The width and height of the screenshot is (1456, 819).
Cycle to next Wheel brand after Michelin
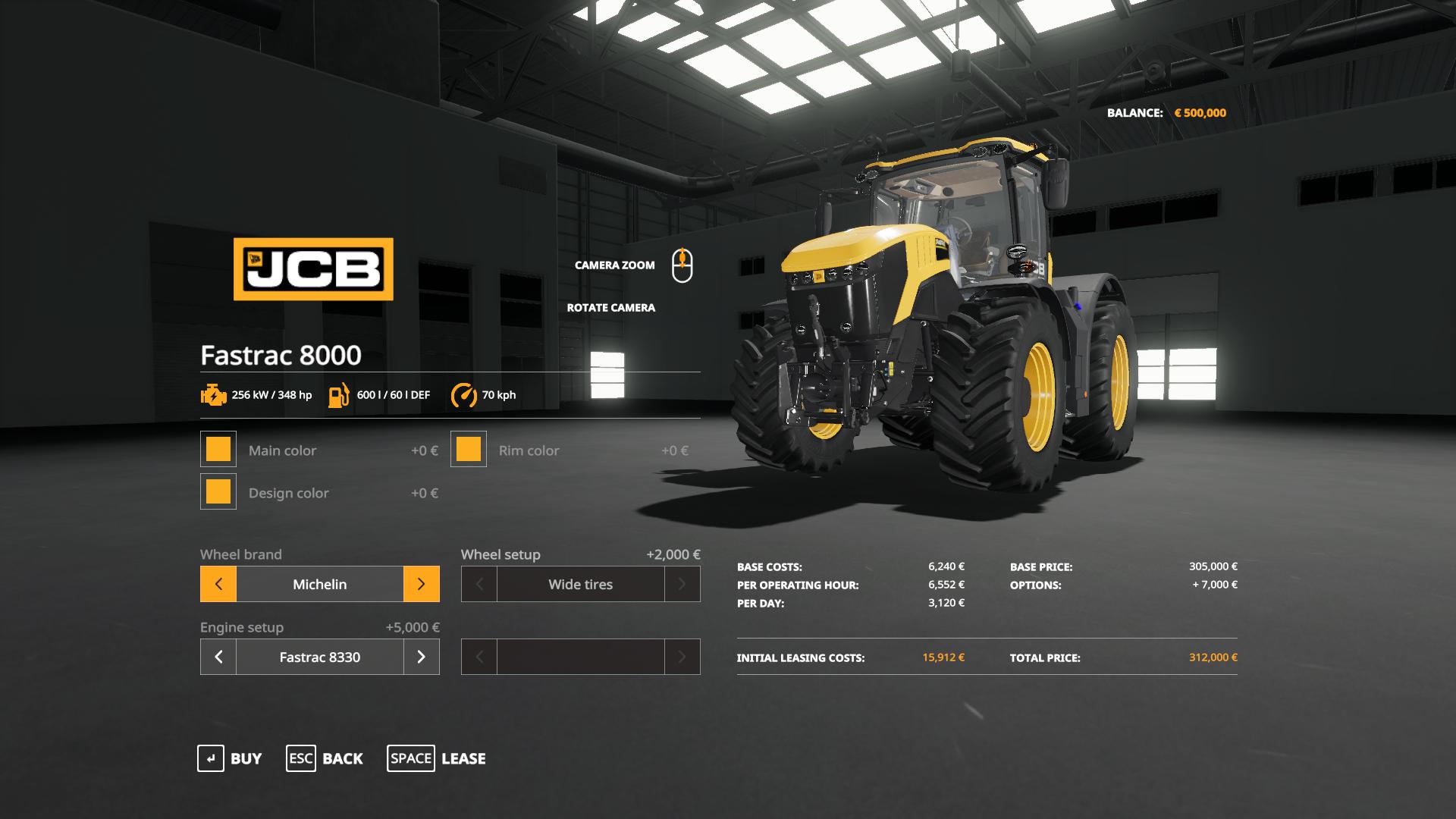421,584
